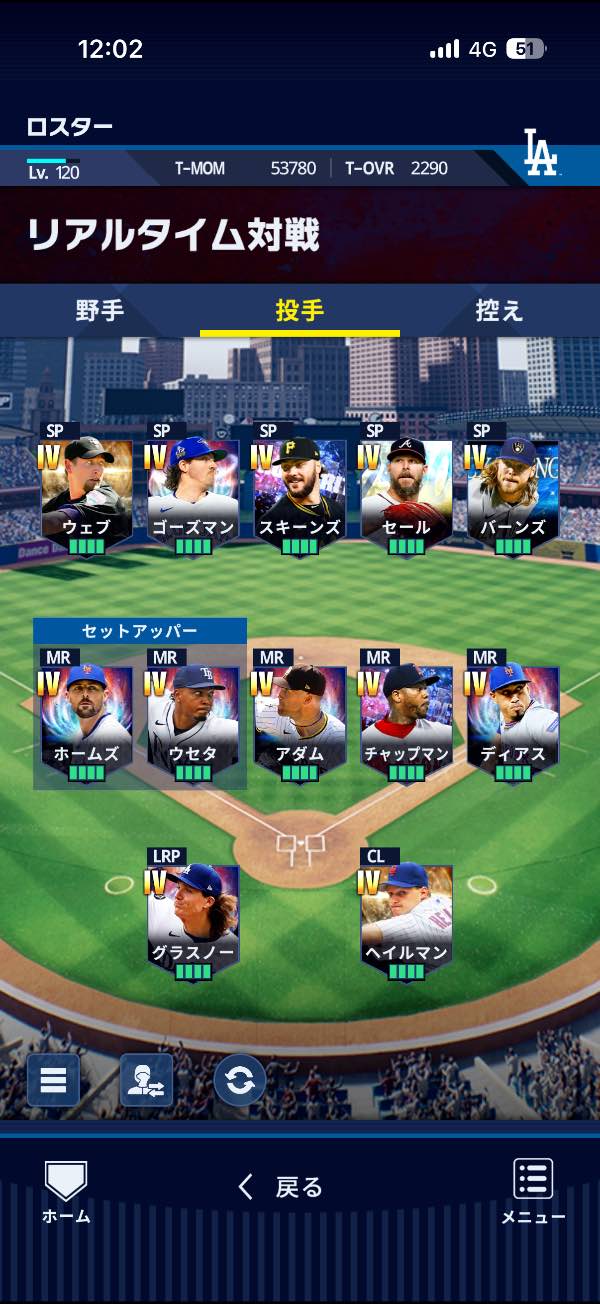Click the player swap icon button
Screen dimensions: 600x1304
point(146,1080)
